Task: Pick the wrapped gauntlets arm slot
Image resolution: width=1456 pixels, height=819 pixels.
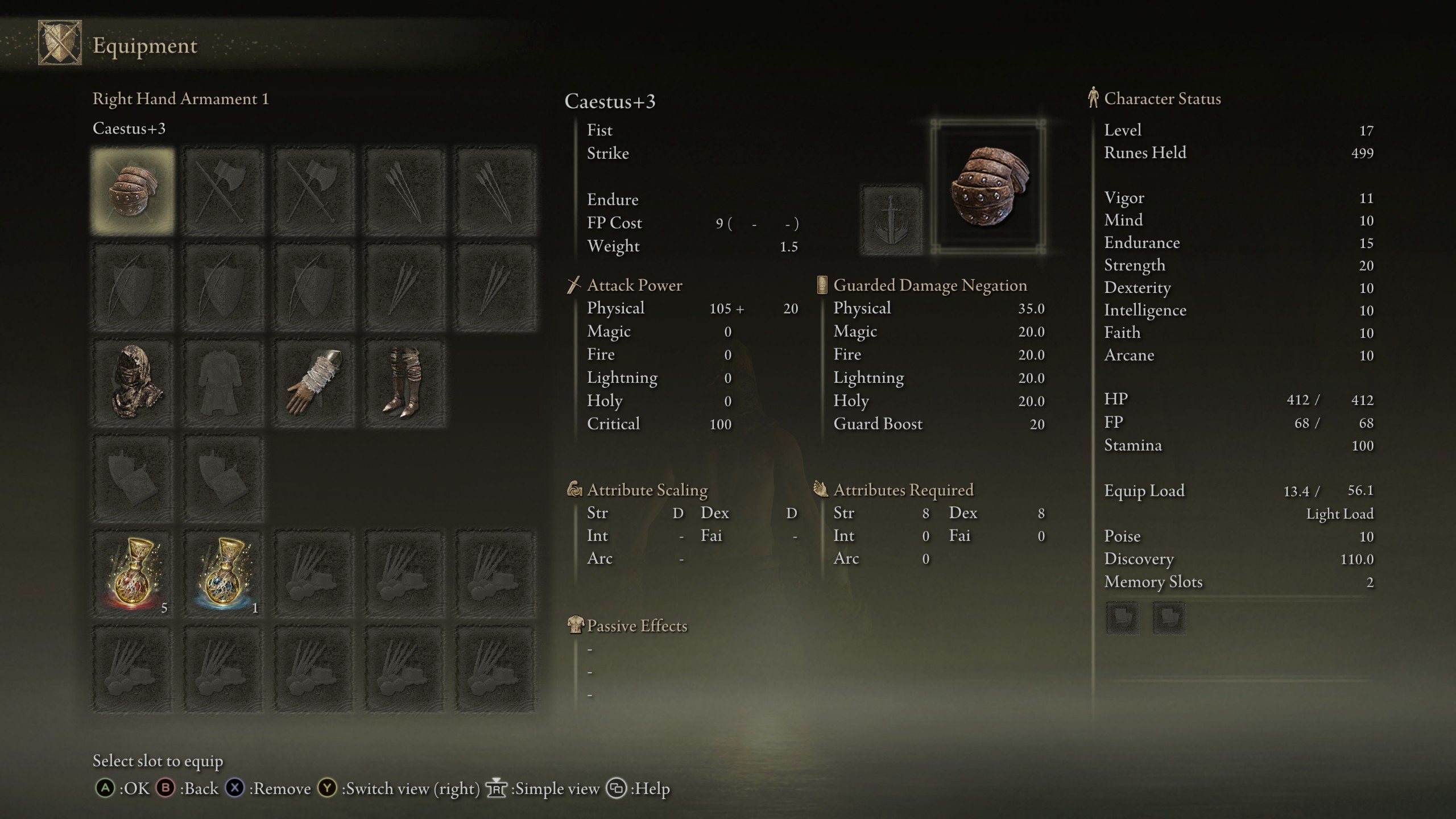Action: tap(314, 383)
